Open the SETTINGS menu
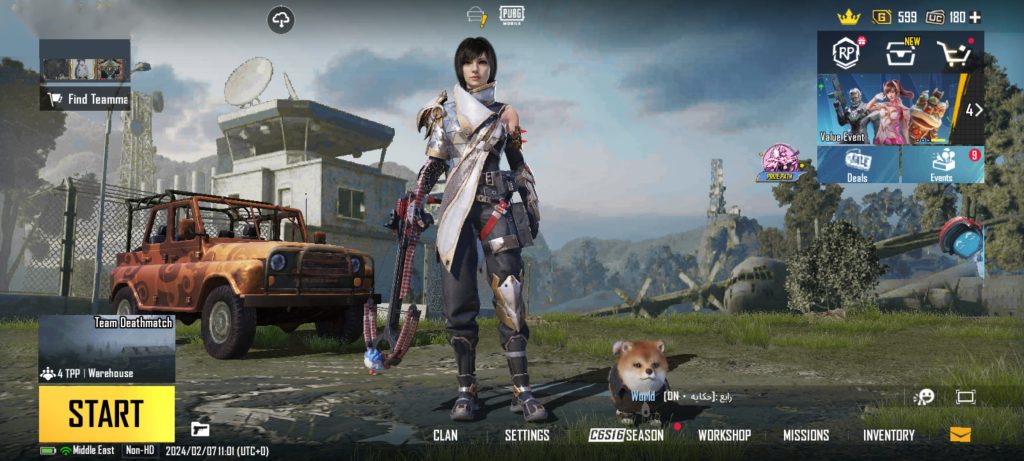 click(x=527, y=435)
